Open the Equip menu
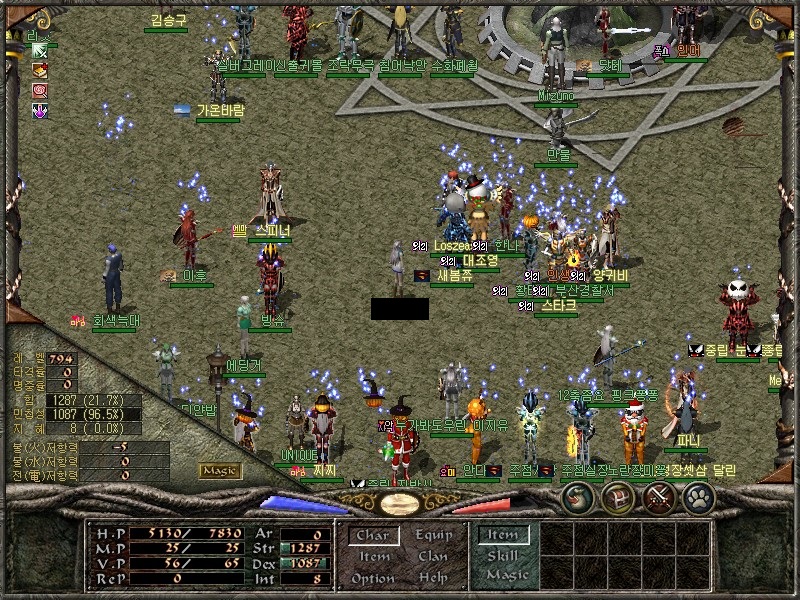800x600 pixels. 433,536
